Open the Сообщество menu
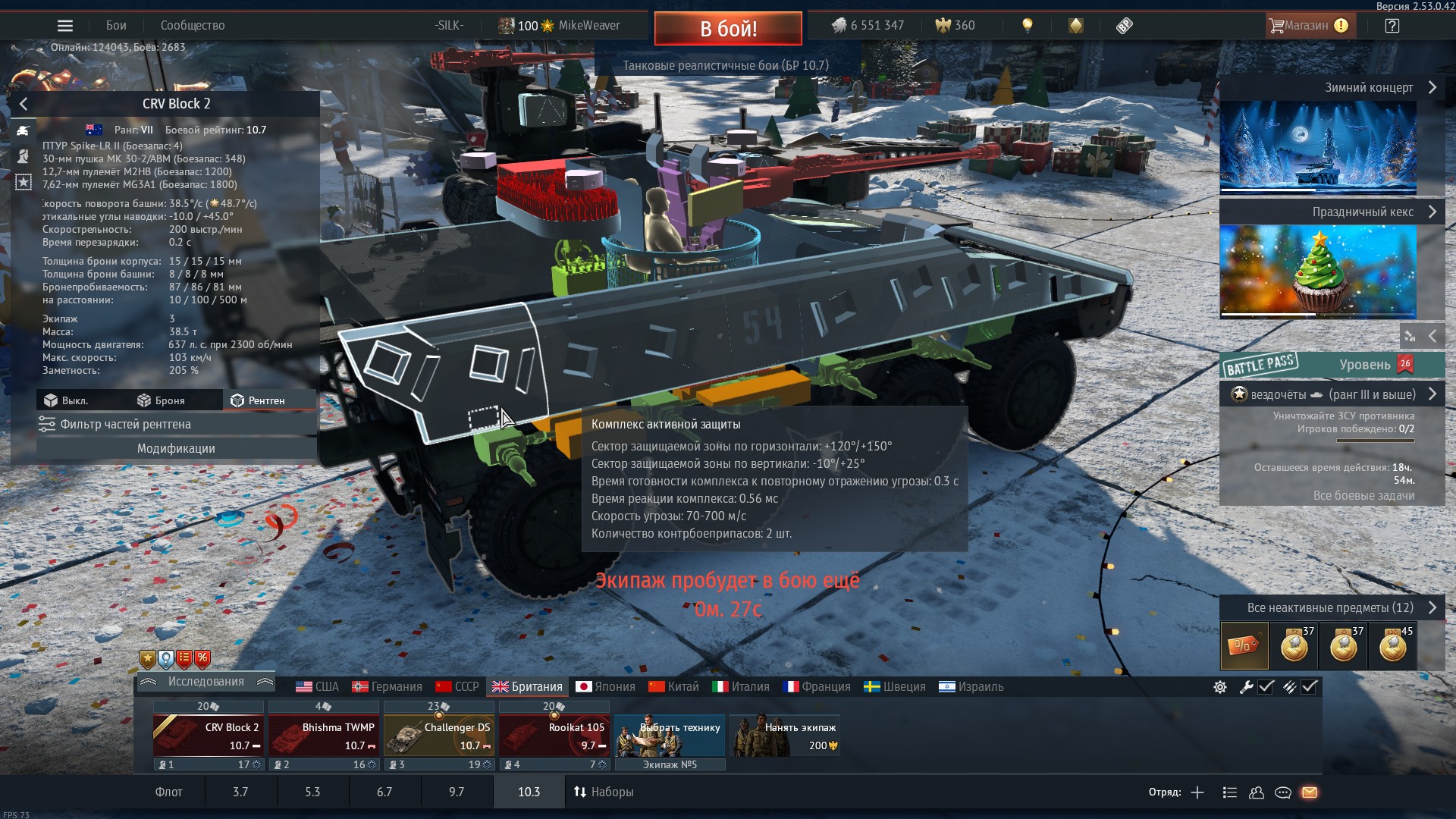 pos(193,26)
